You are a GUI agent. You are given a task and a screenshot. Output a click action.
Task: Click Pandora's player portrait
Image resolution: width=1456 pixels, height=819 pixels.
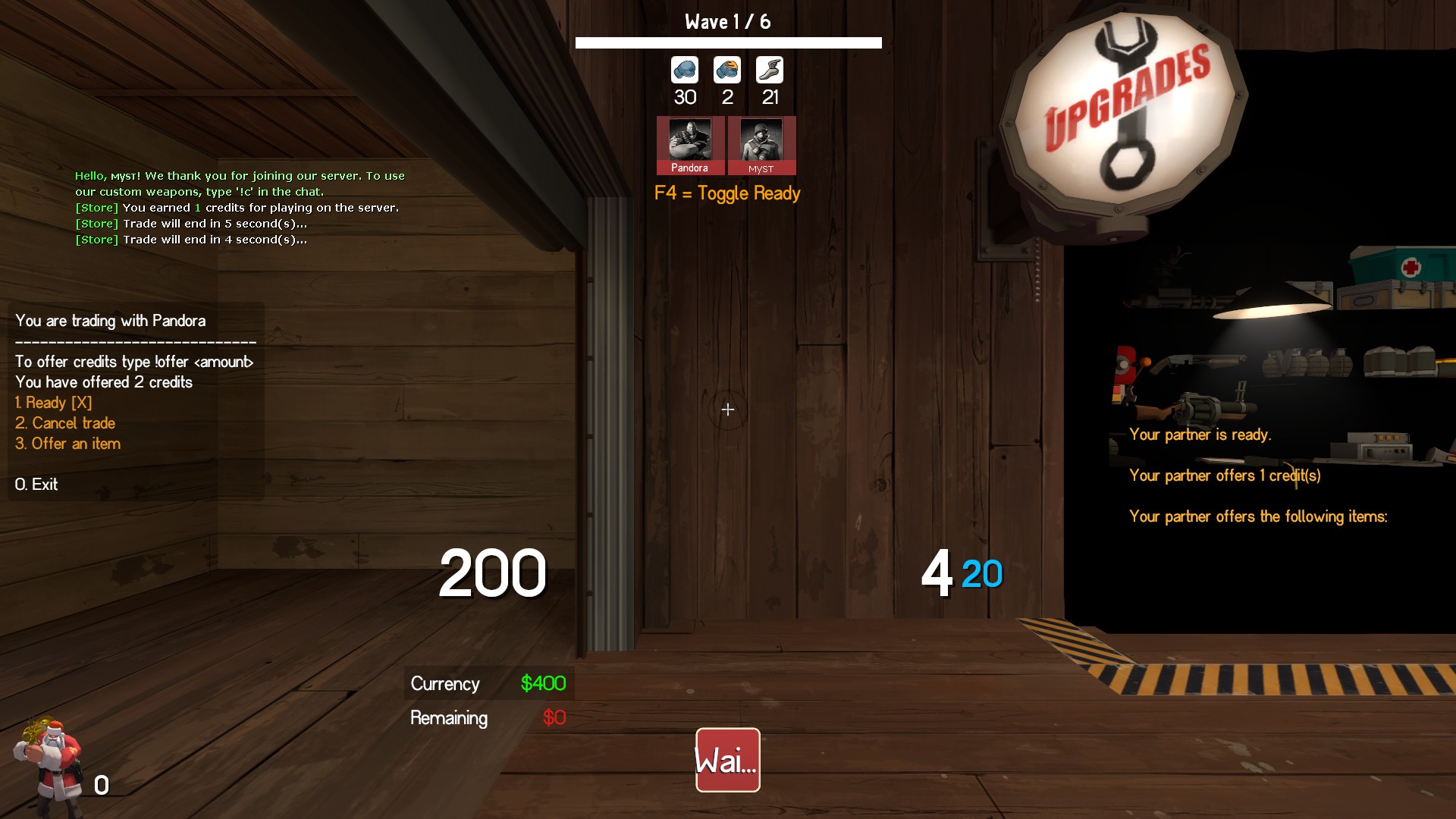point(689,145)
